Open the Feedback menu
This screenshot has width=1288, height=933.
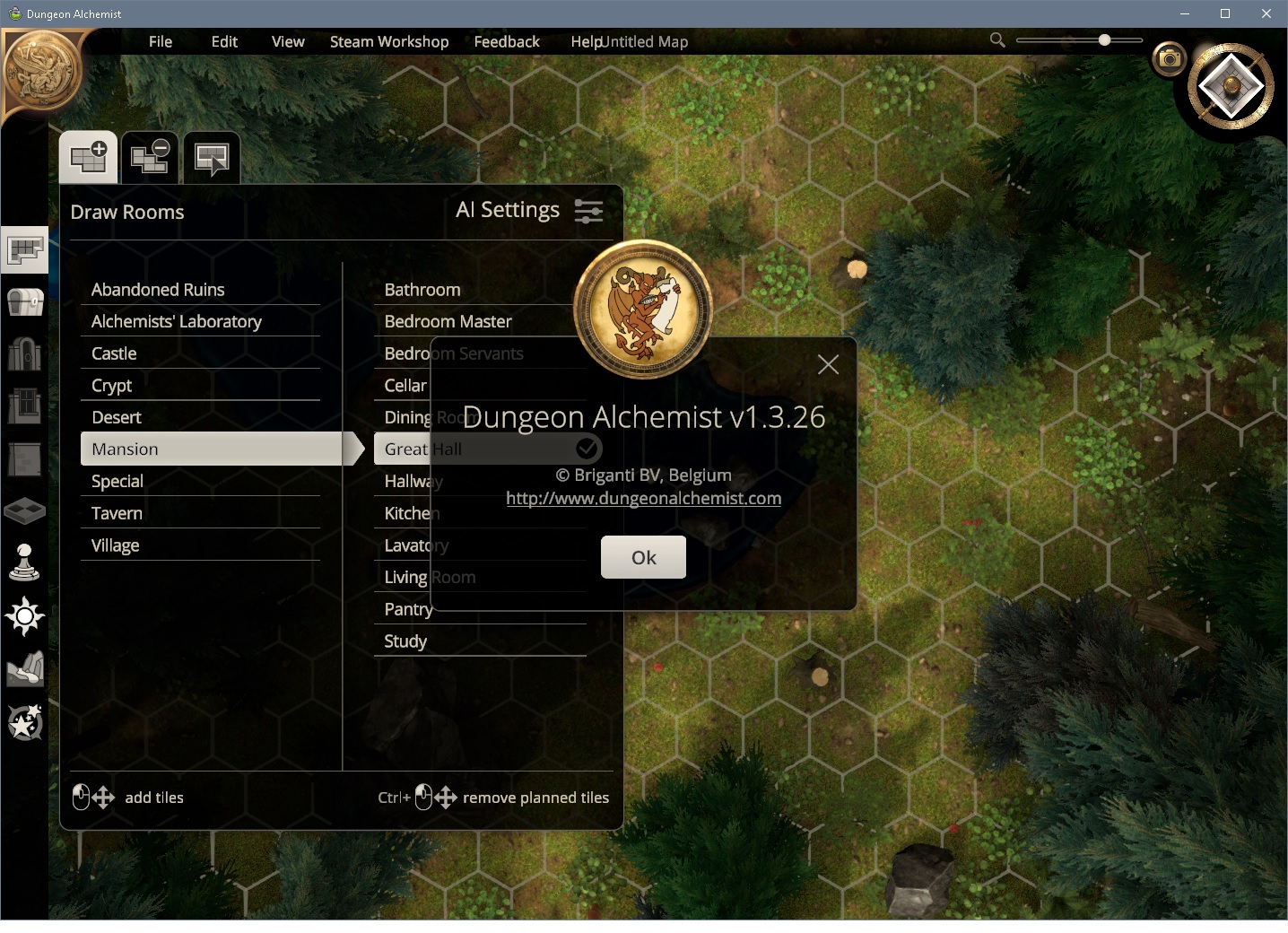pyautogui.click(x=507, y=41)
